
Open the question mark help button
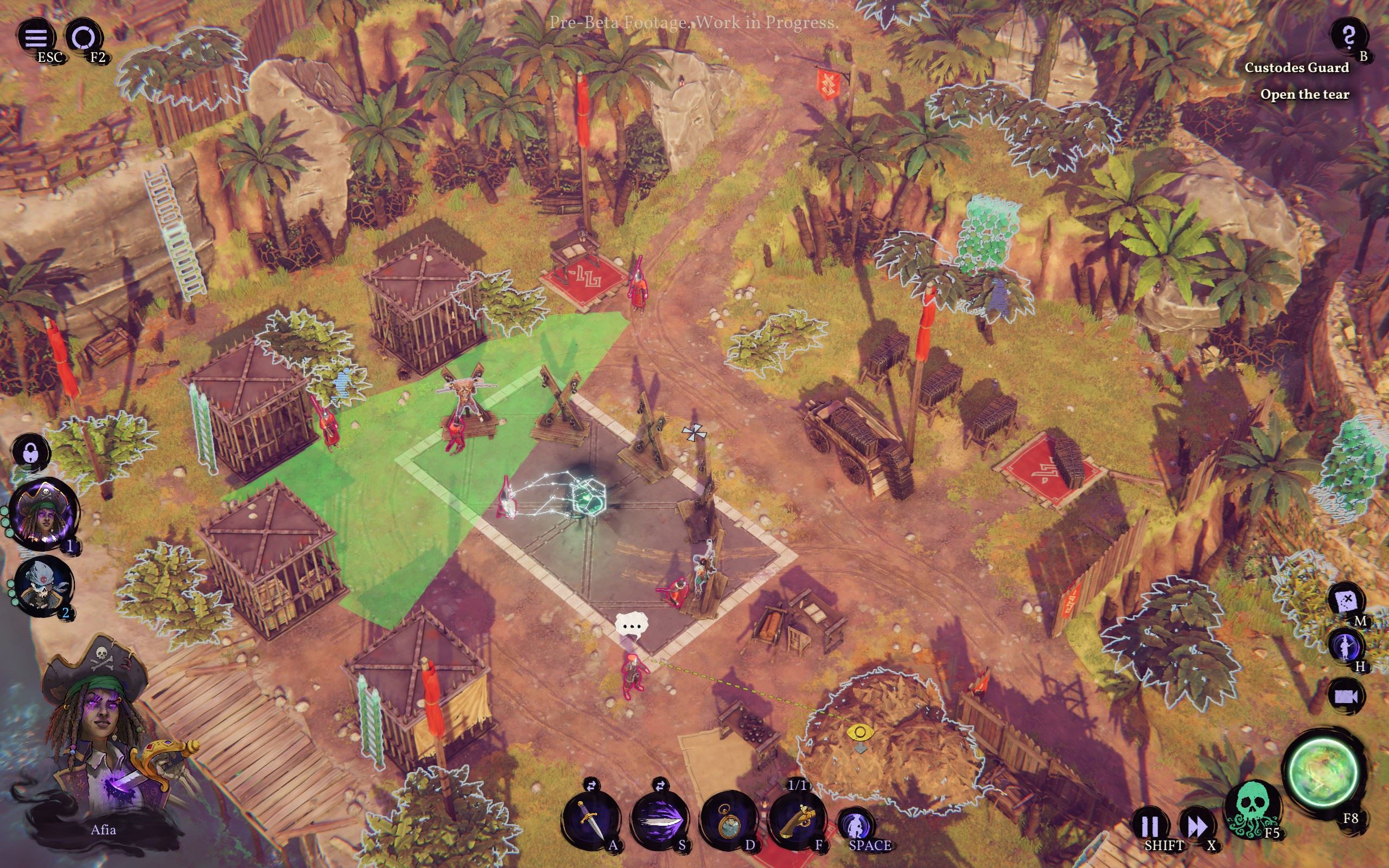pyautogui.click(x=1348, y=37)
